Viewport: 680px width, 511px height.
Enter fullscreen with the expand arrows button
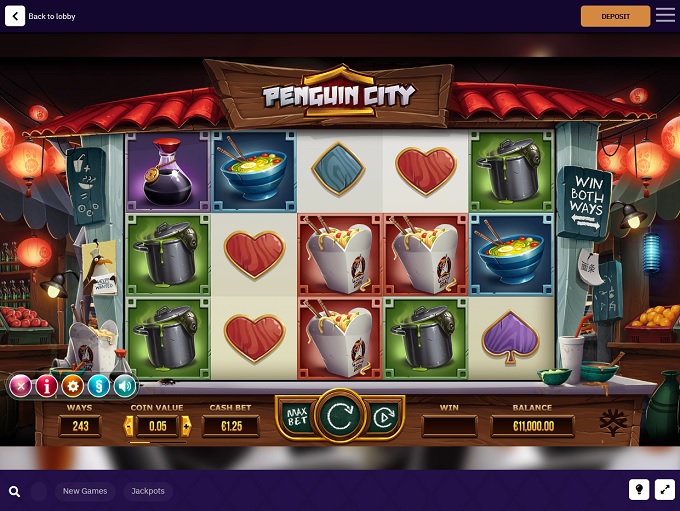tap(665, 489)
